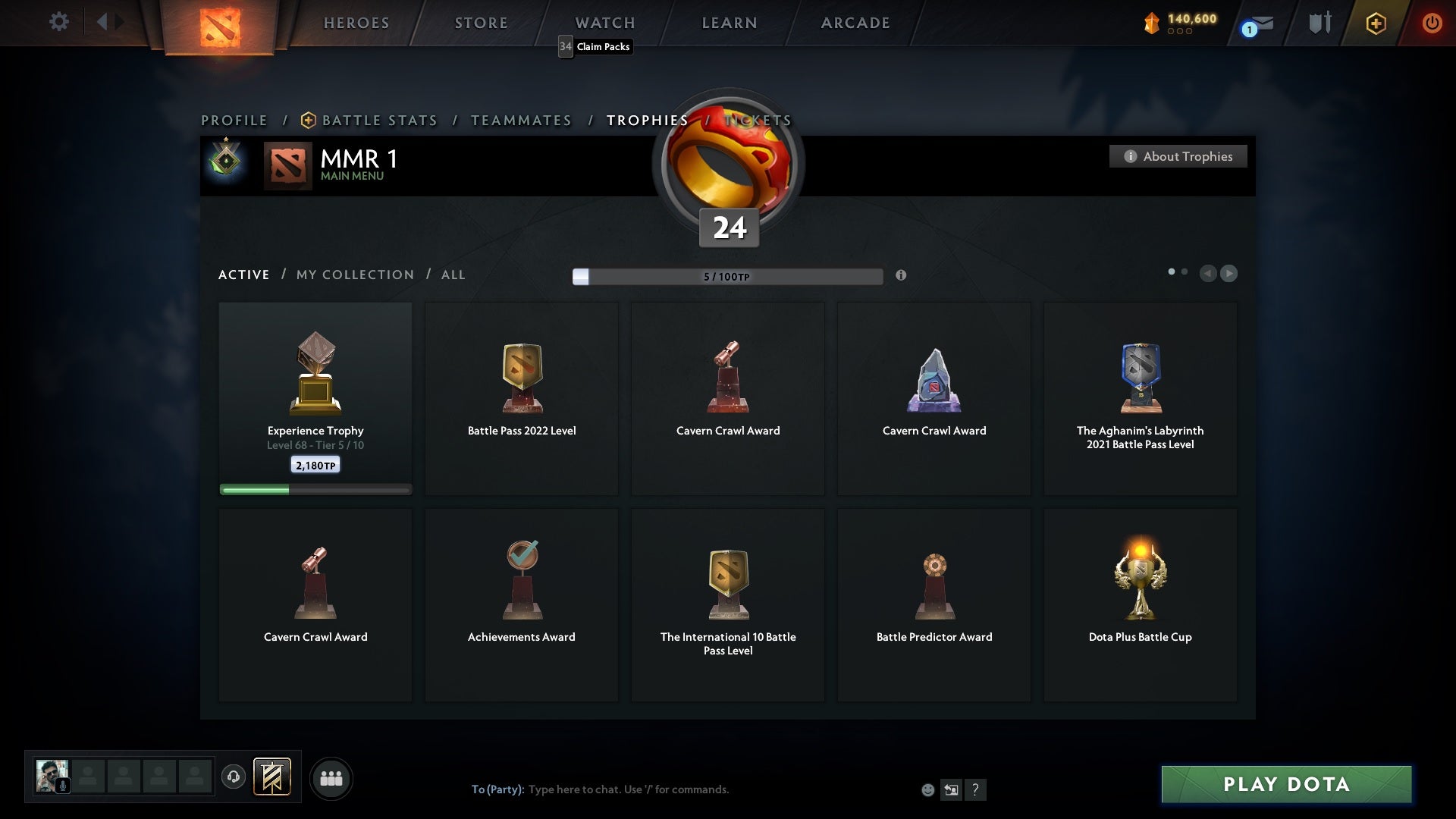1456x819 pixels.
Task: Open the WATCH menu
Action: click(x=604, y=23)
